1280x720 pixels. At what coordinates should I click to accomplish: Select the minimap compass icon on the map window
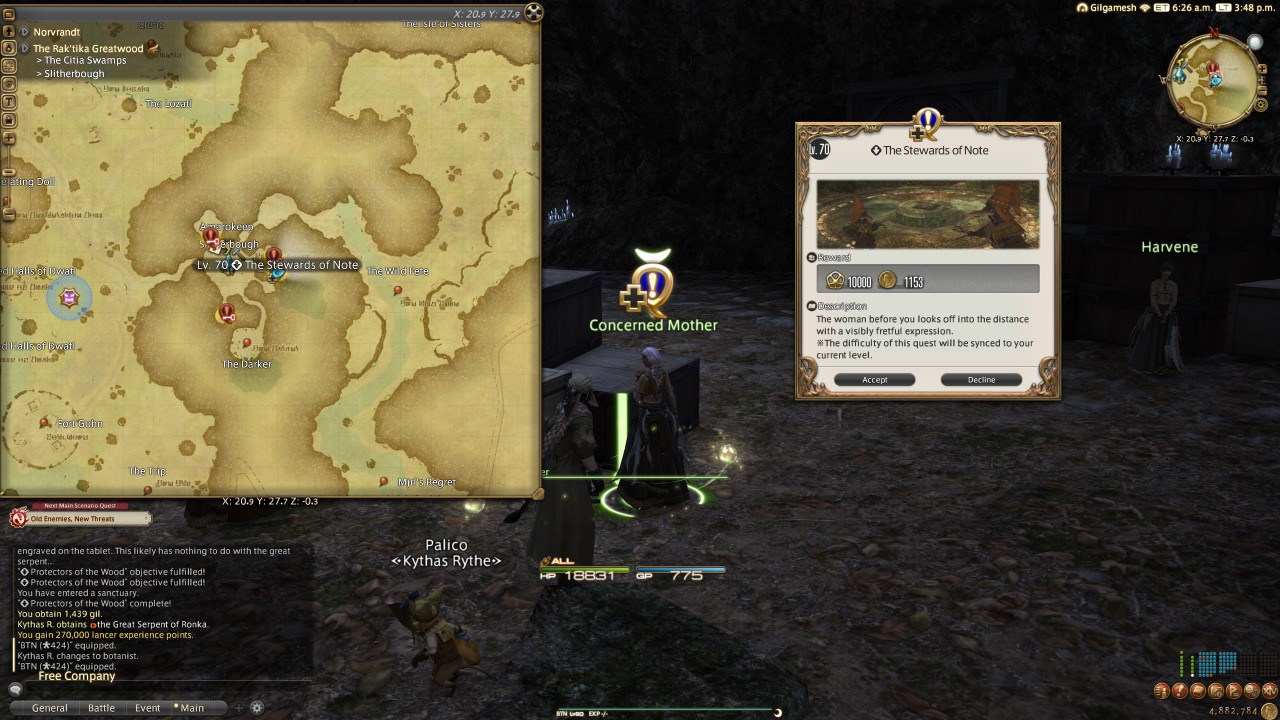tap(534, 14)
